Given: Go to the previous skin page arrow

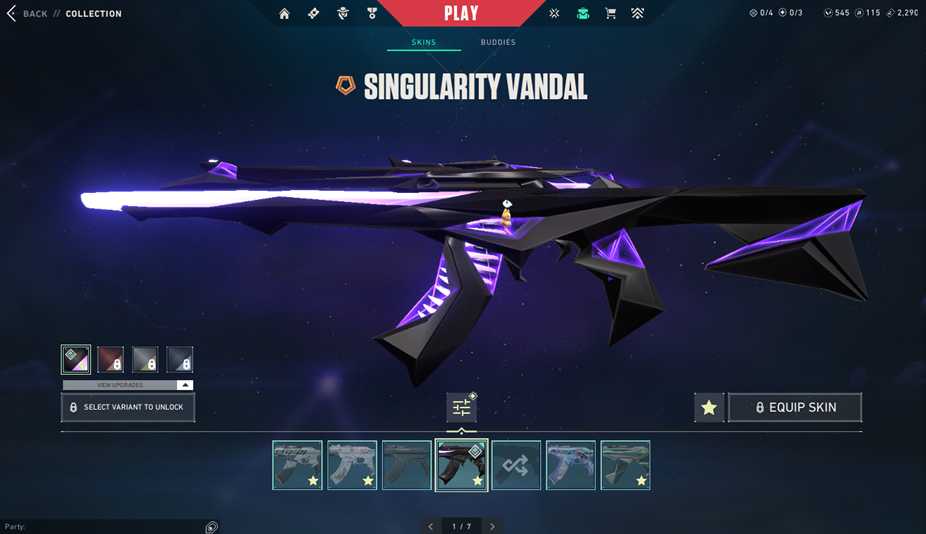Looking at the screenshot, I should click(431, 526).
